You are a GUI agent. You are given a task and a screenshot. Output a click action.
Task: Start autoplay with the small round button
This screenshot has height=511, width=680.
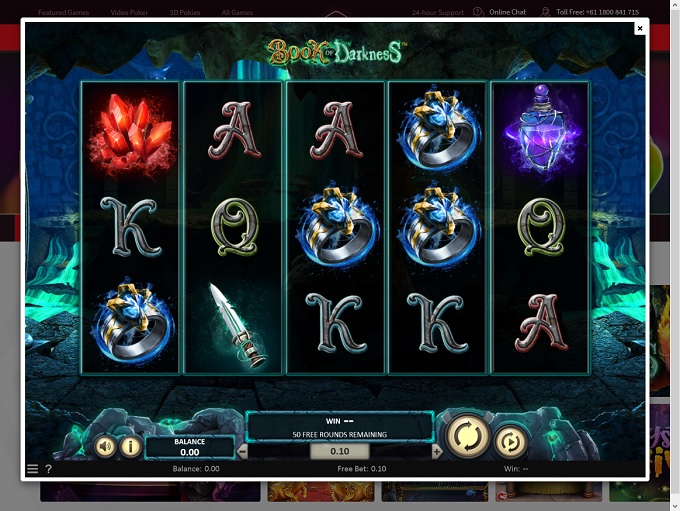(510, 441)
